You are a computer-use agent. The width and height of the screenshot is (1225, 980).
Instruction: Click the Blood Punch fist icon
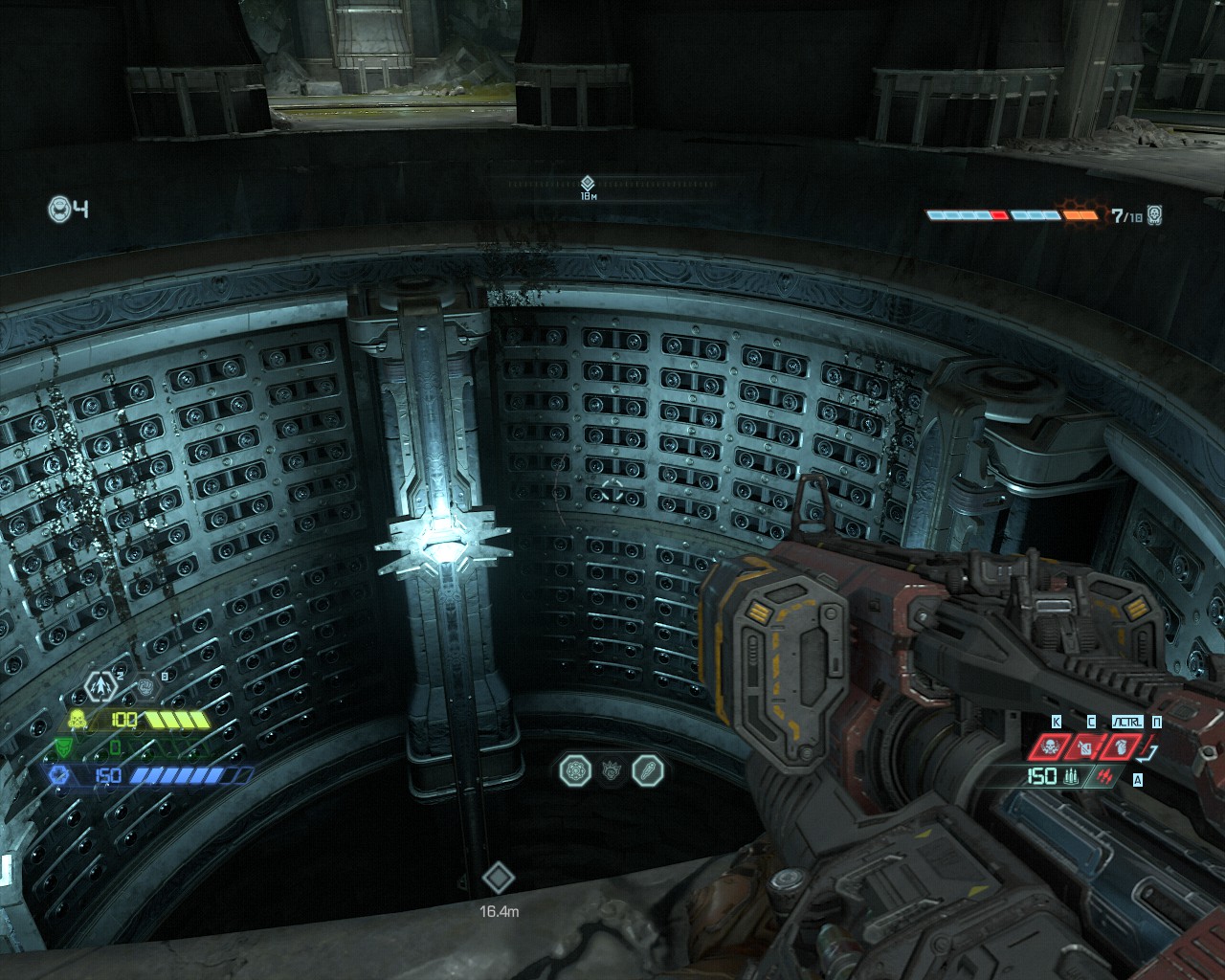(x=145, y=686)
